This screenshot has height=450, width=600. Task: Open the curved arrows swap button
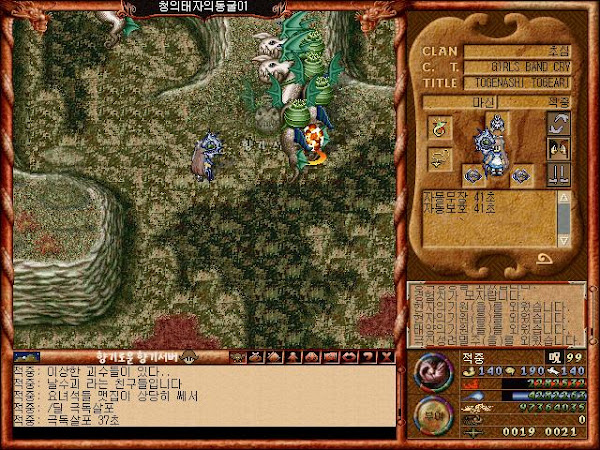tap(560, 124)
